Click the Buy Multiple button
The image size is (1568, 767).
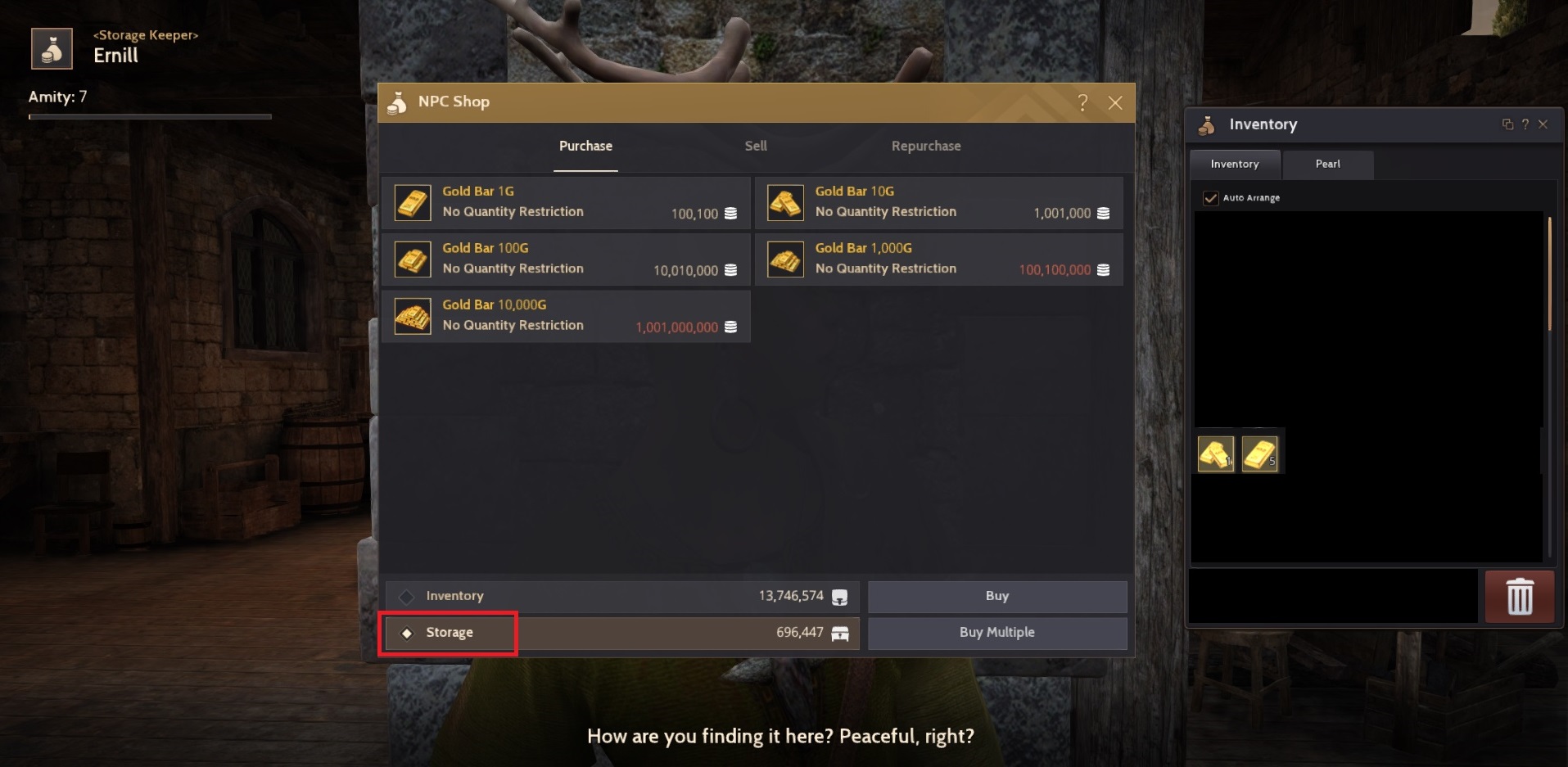pyautogui.click(x=996, y=632)
